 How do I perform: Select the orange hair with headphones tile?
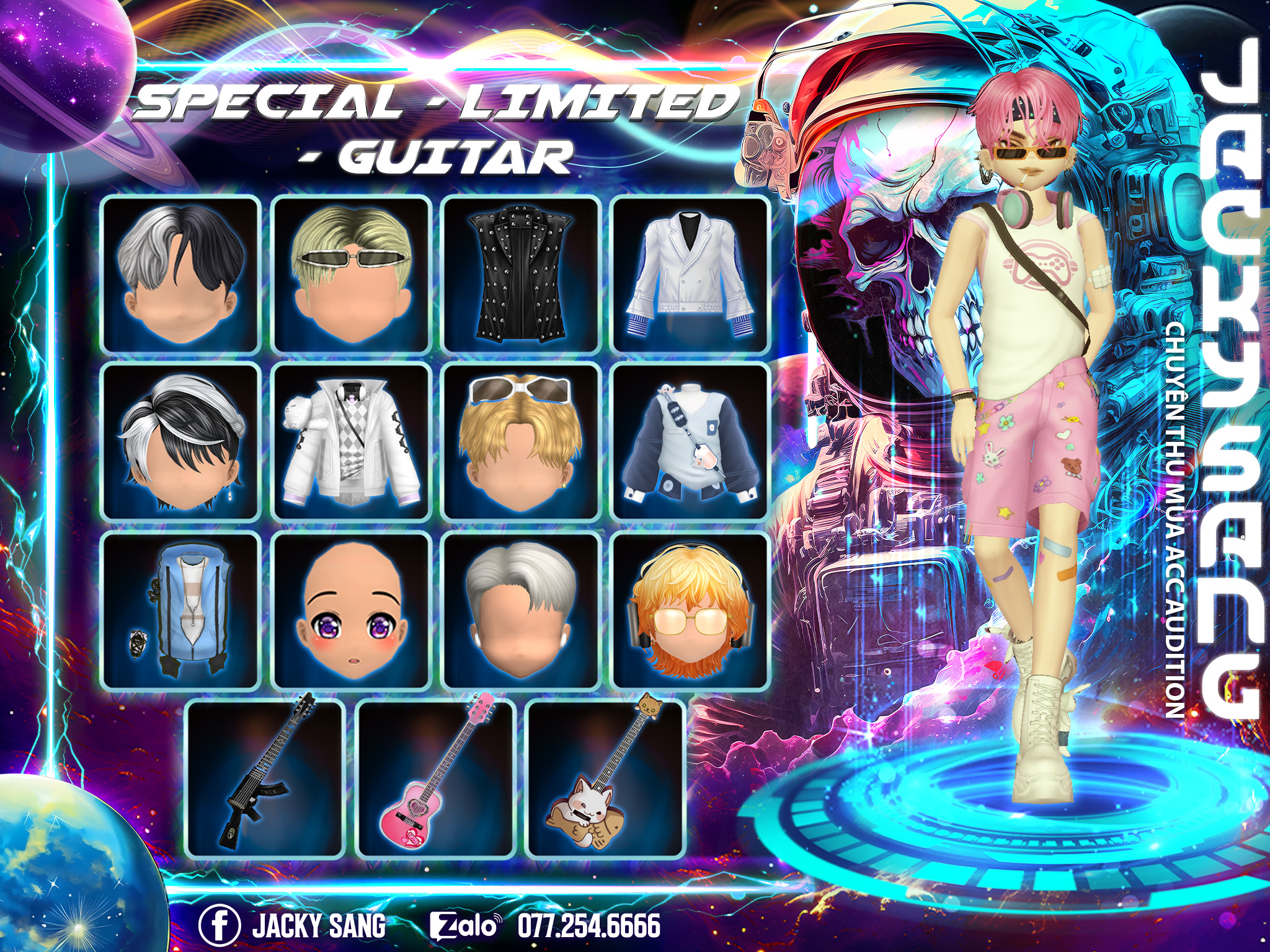[x=690, y=610]
